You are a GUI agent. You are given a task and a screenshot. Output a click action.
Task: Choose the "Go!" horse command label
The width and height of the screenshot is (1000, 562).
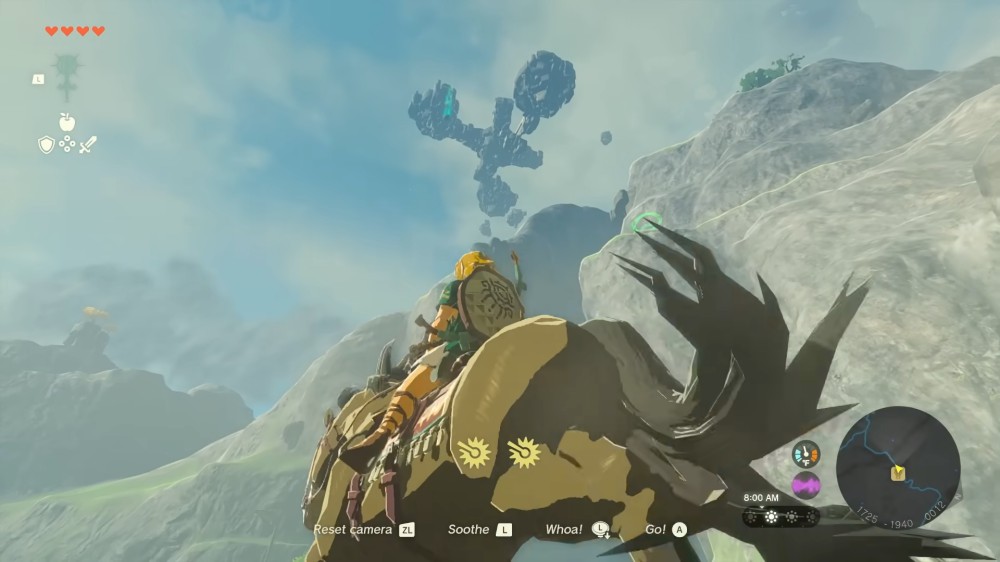coord(656,529)
